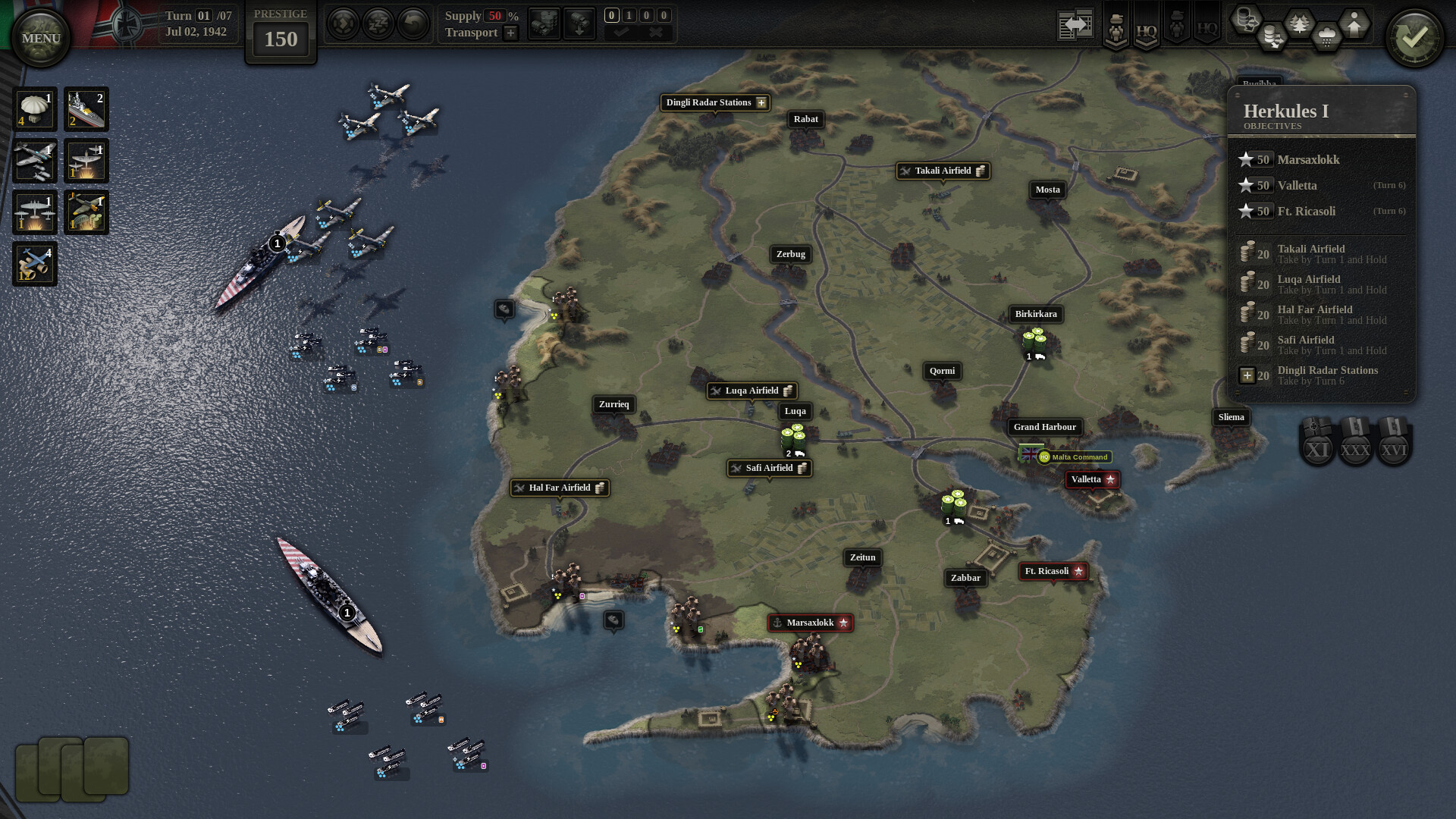
Task: Click the XVI corps badge
Action: point(1393,447)
